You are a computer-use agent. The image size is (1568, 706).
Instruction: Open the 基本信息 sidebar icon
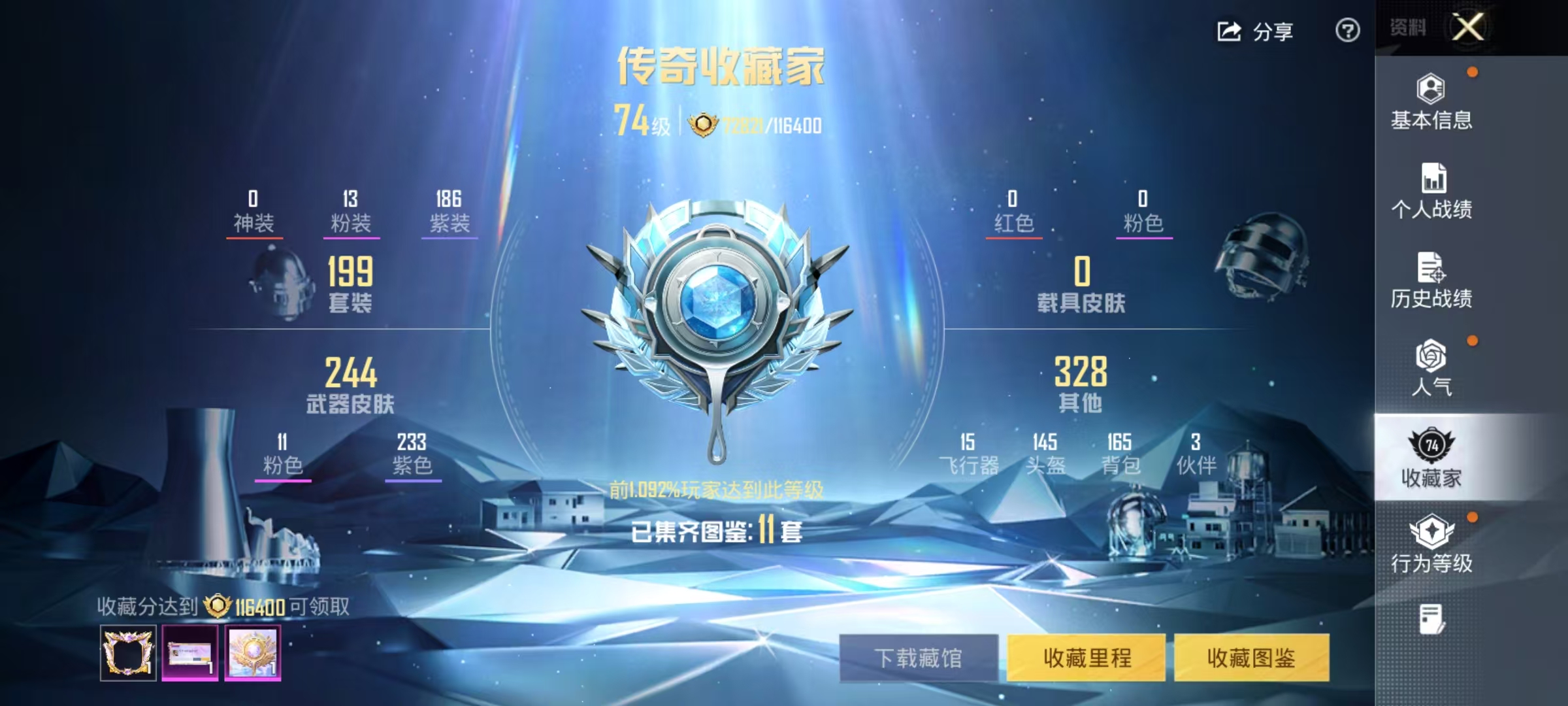(1431, 89)
